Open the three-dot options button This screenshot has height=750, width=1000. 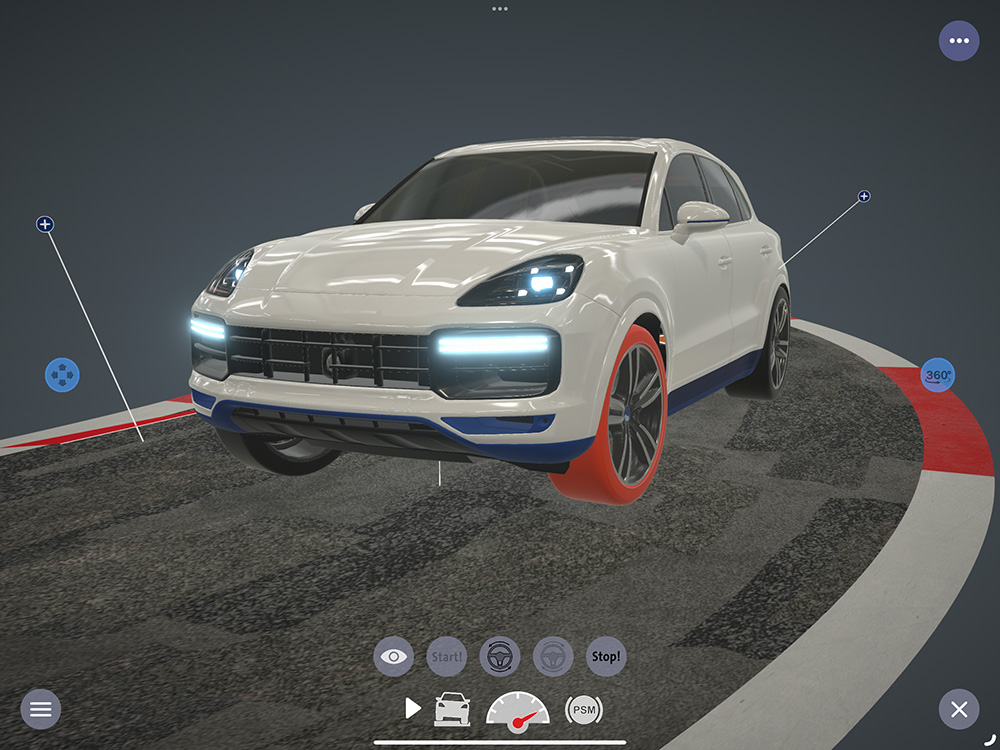959,41
